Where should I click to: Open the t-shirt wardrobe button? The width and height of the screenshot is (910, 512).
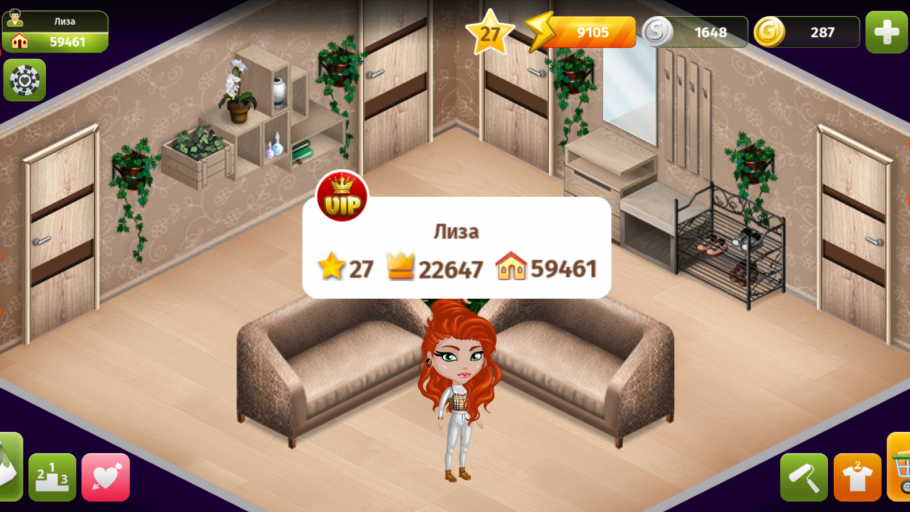857,477
